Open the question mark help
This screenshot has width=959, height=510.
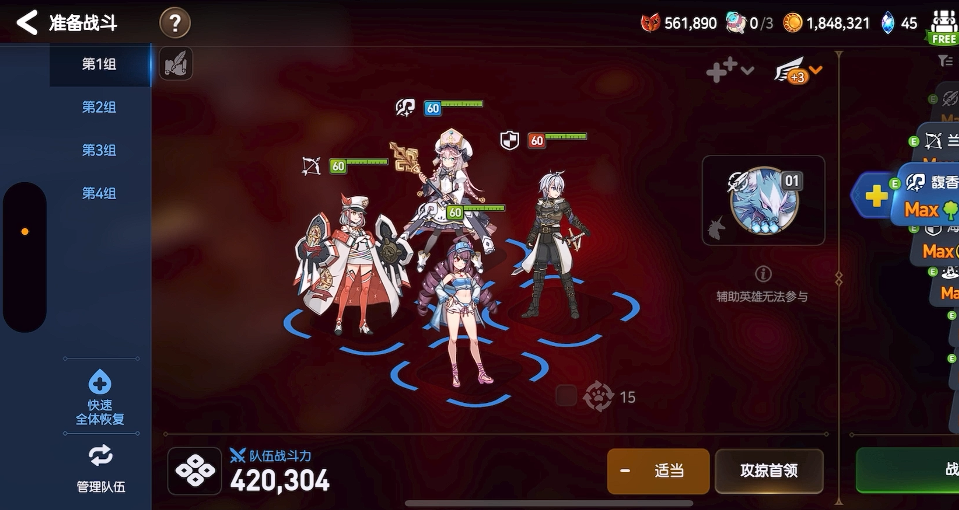point(175,22)
